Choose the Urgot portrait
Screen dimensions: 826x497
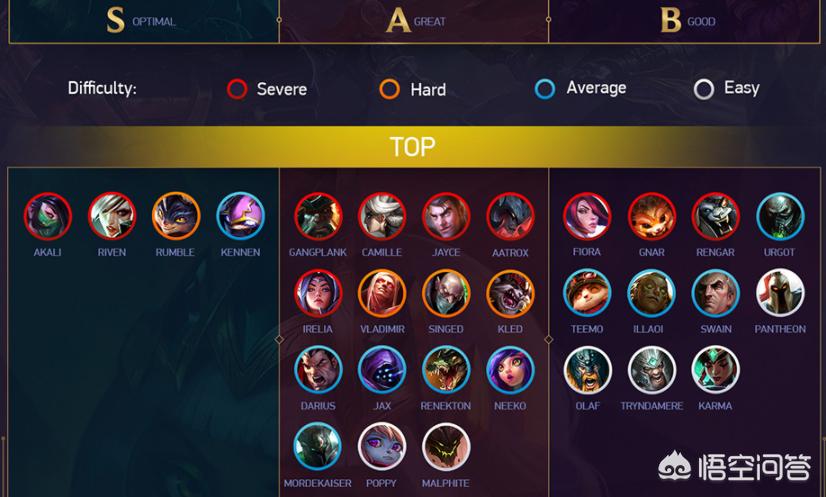[780, 217]
